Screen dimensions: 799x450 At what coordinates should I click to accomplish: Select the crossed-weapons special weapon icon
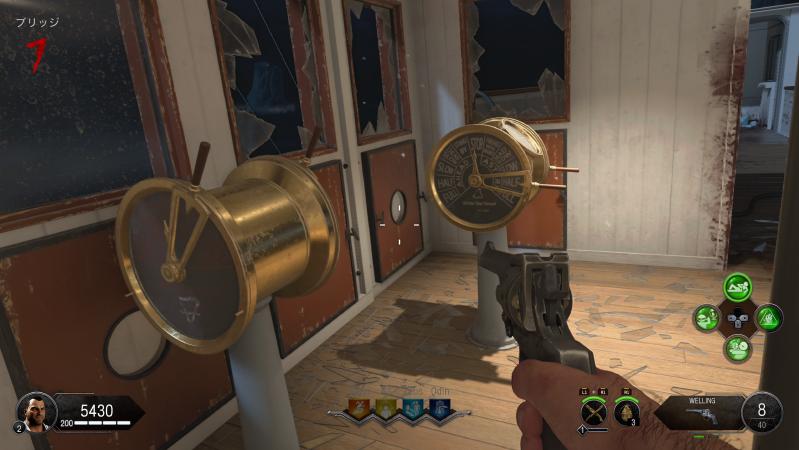tap(595, 410)
